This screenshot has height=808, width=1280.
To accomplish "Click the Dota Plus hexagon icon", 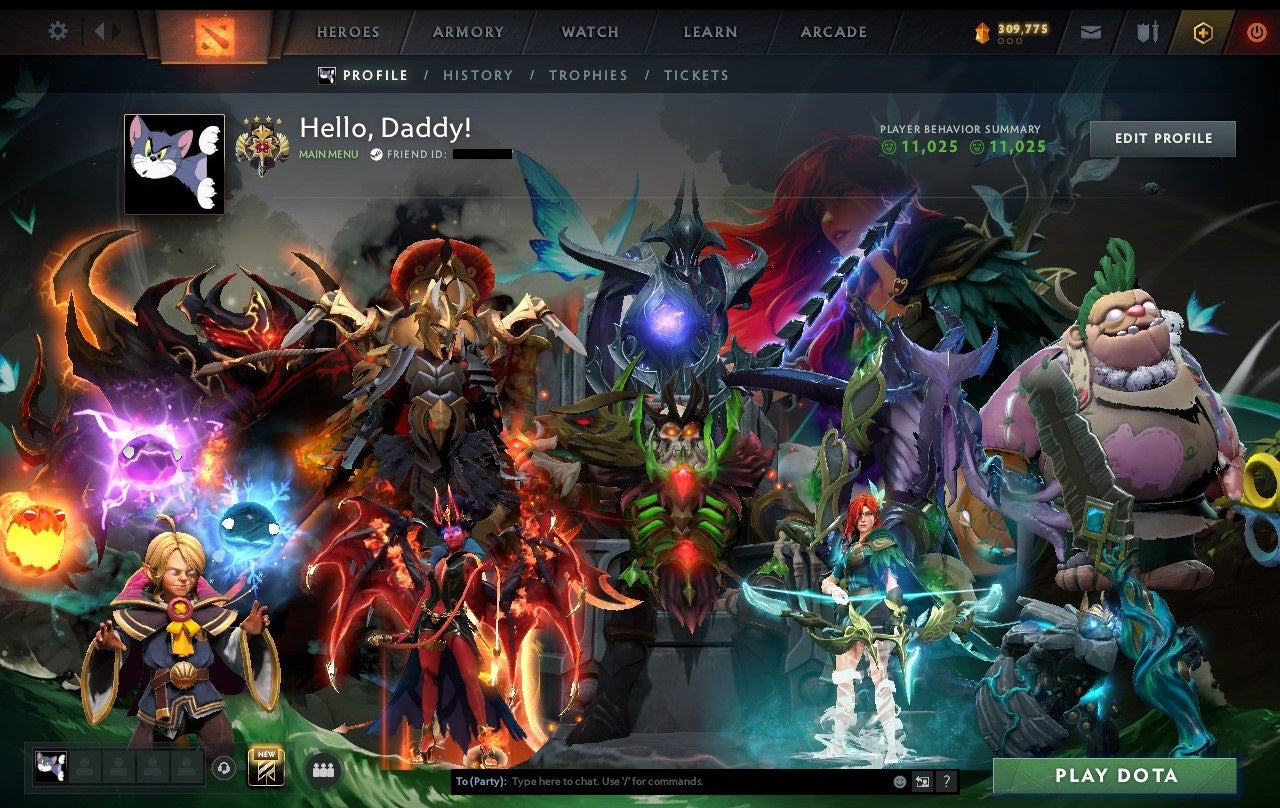I will 1203,31.
